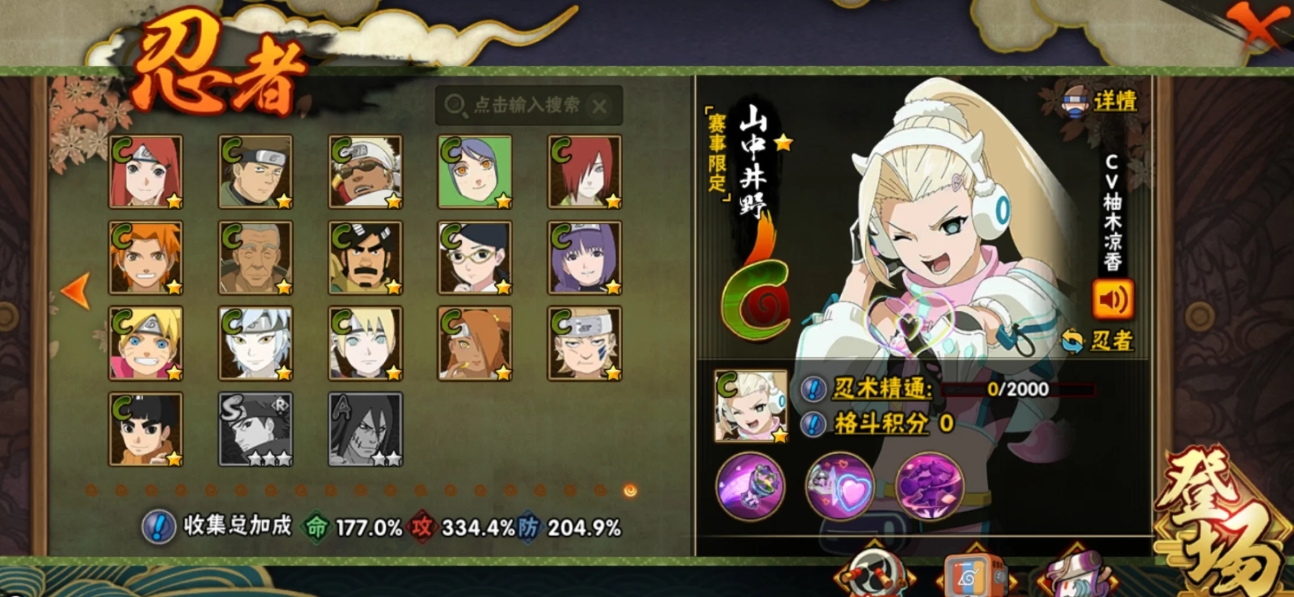Select the blond Boruto portrait
Image resolution: width=1294 pixels, height=597 pixels.
click(x=146, y=343)
